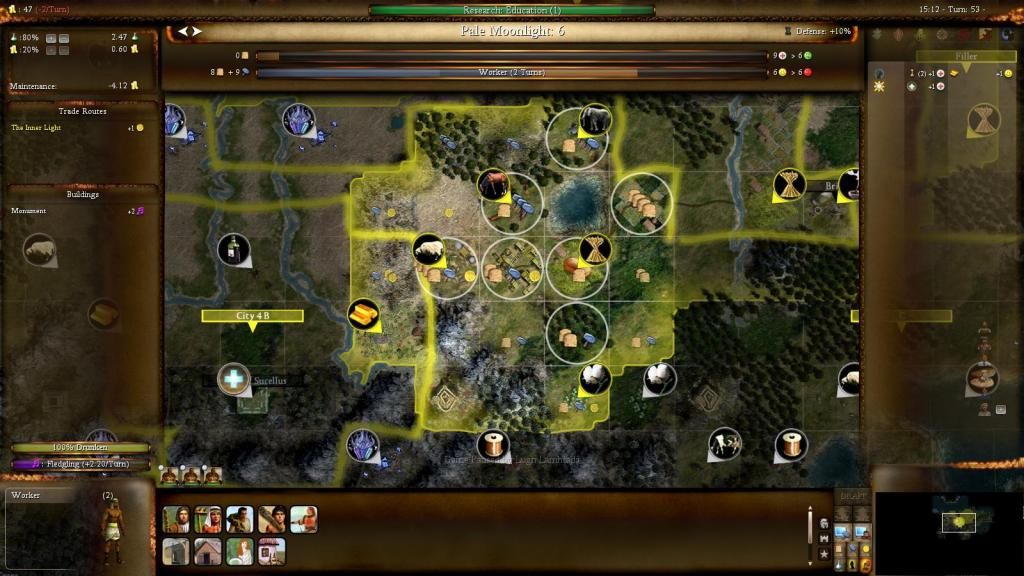Toggle the helmet filter button
The width and height of the screenshot is (1024, 576).
(x=824, y=523)
